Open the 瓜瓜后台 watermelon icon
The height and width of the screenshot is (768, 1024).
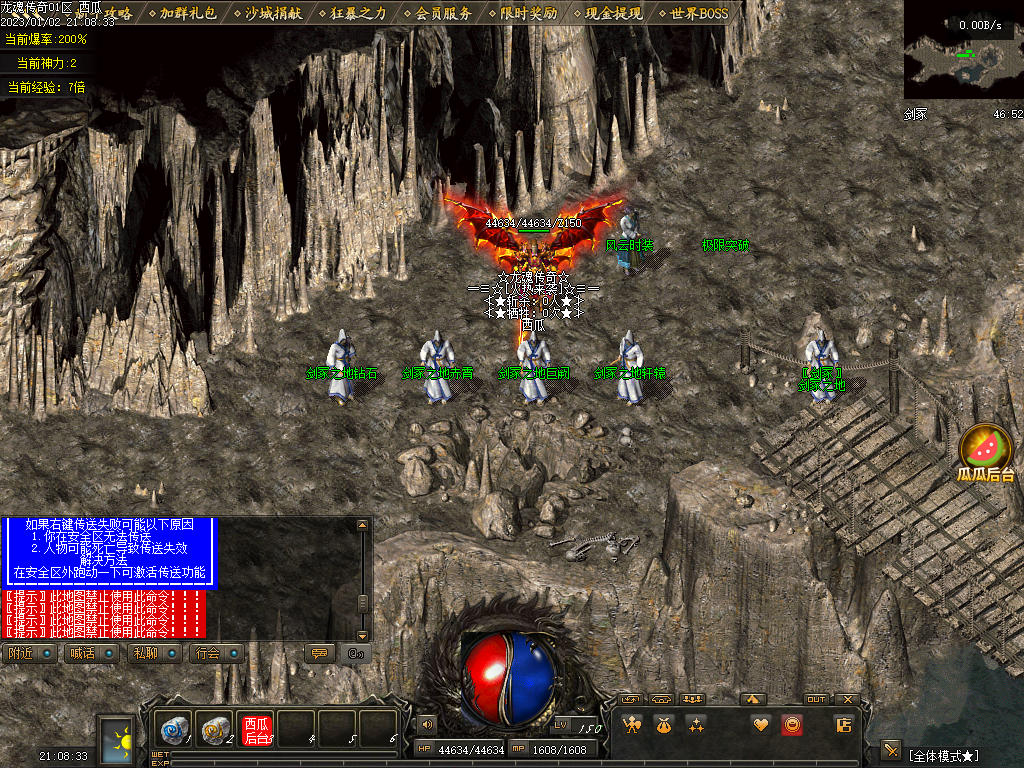(x=986, y=450)
